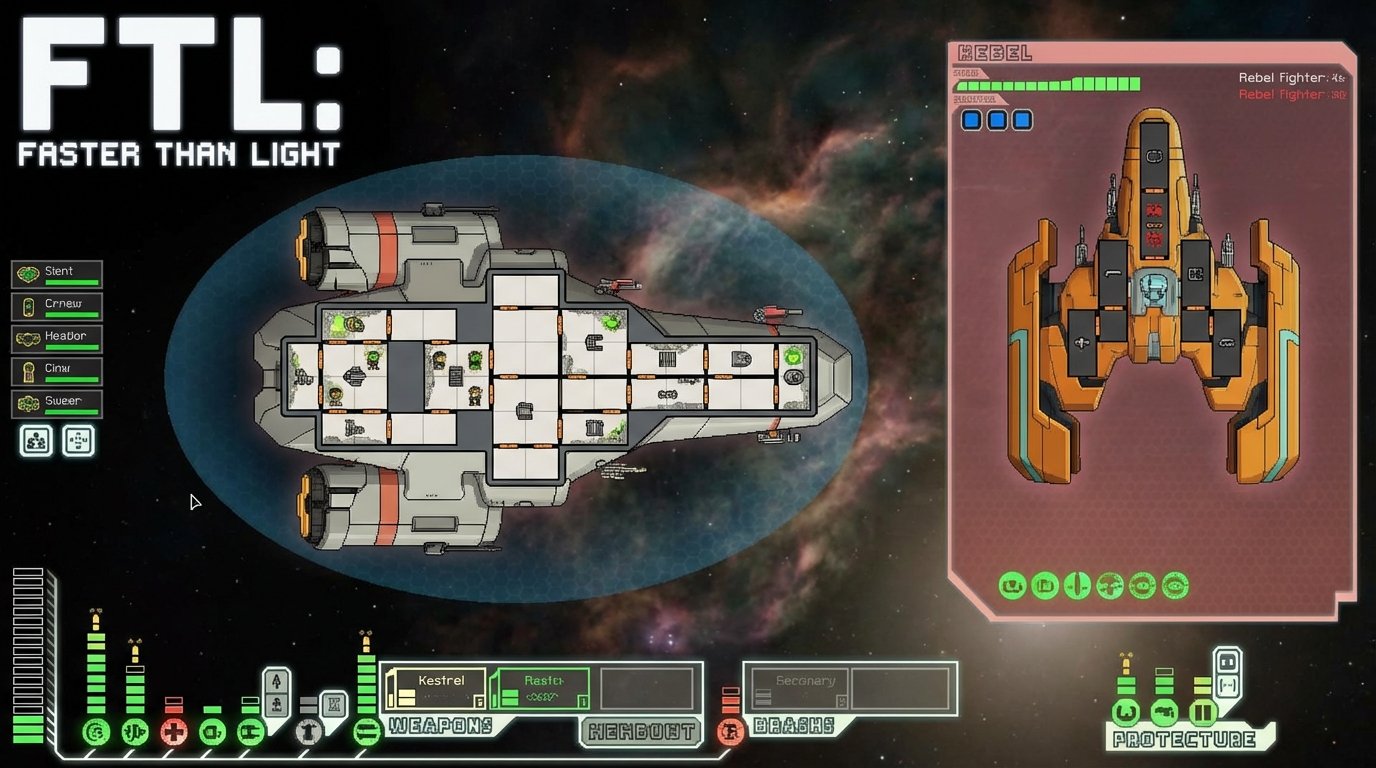Toggle the crew return-to-stations button

tap(78, 440)
